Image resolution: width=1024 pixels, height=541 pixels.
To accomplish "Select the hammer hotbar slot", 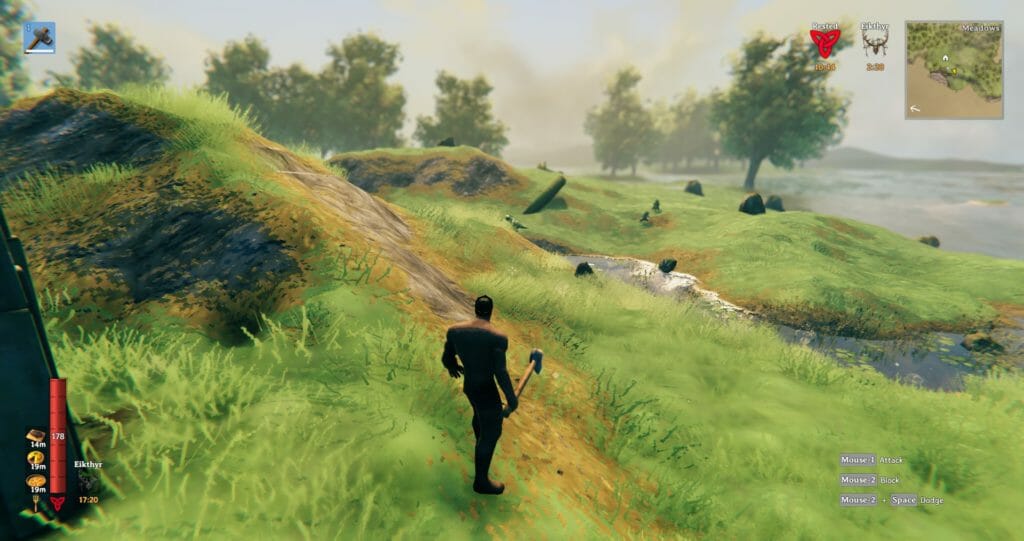I will click(x=39, y=38).
